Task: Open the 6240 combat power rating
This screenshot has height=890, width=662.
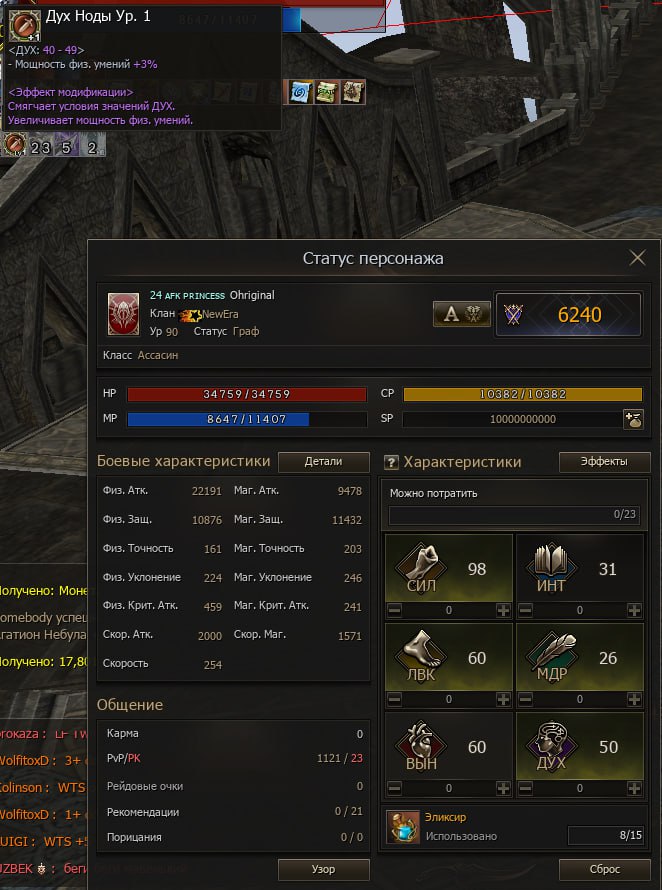Action: tap(568, 315)
